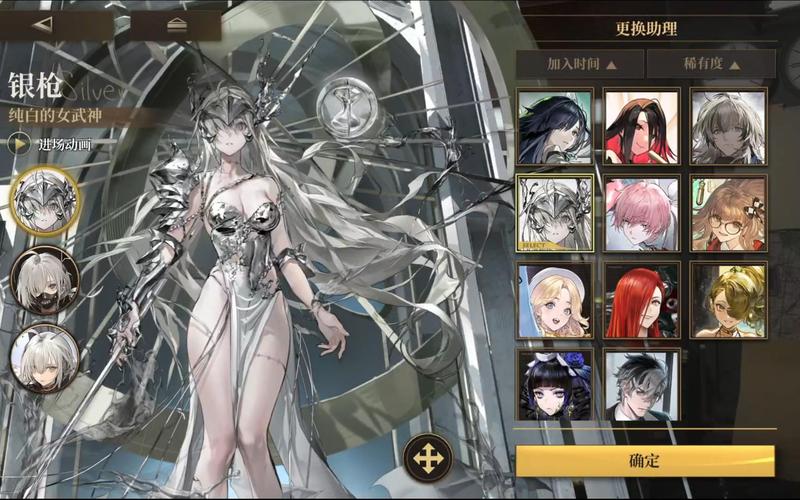Pick the cat-eared white-haired skin thumbnail
The height and width of the screenshot is (500, 800).
click(x=45, y=357)
